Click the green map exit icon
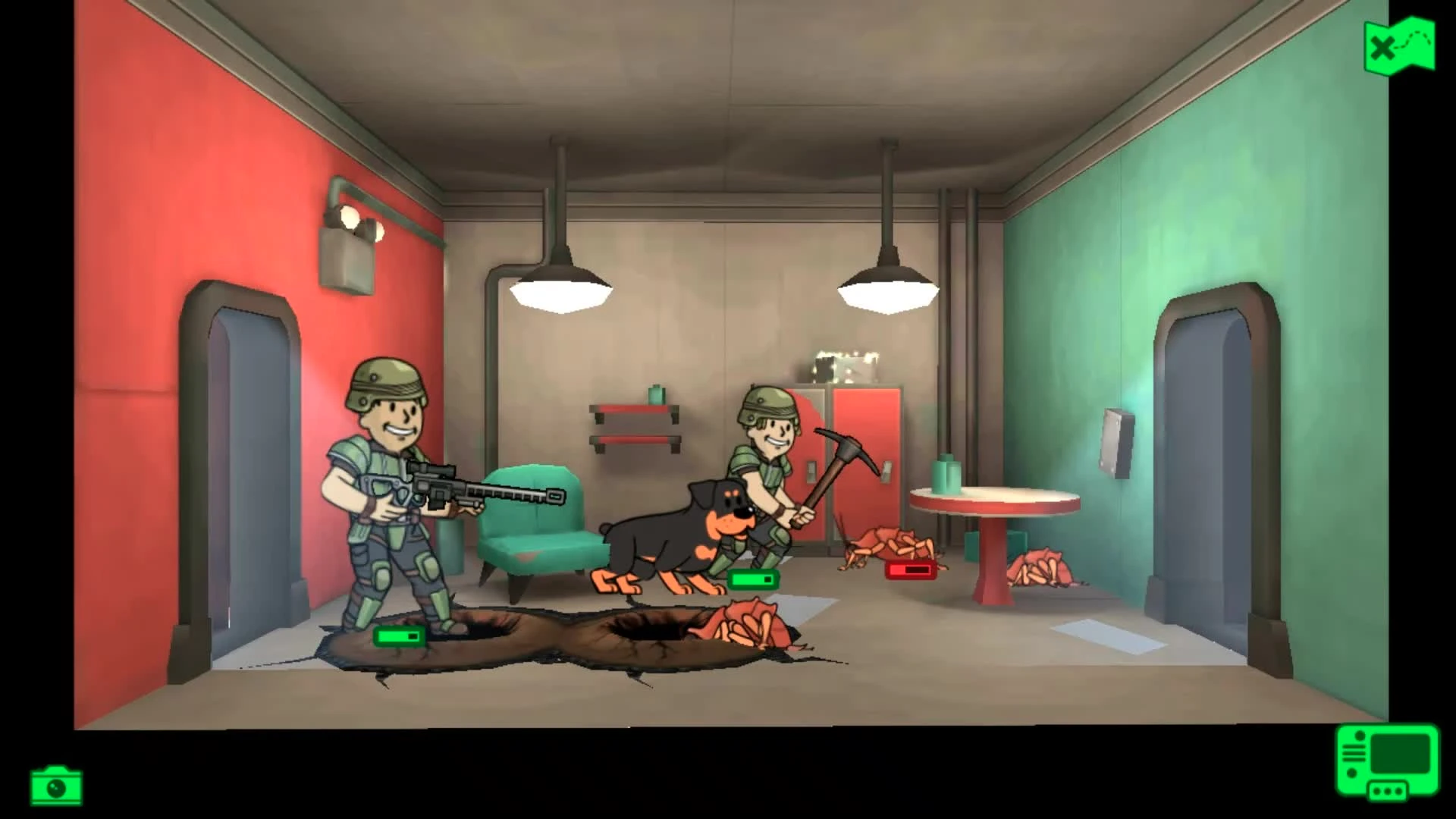Screen dimensions: 1456x819 click(x=1400, y=44)
